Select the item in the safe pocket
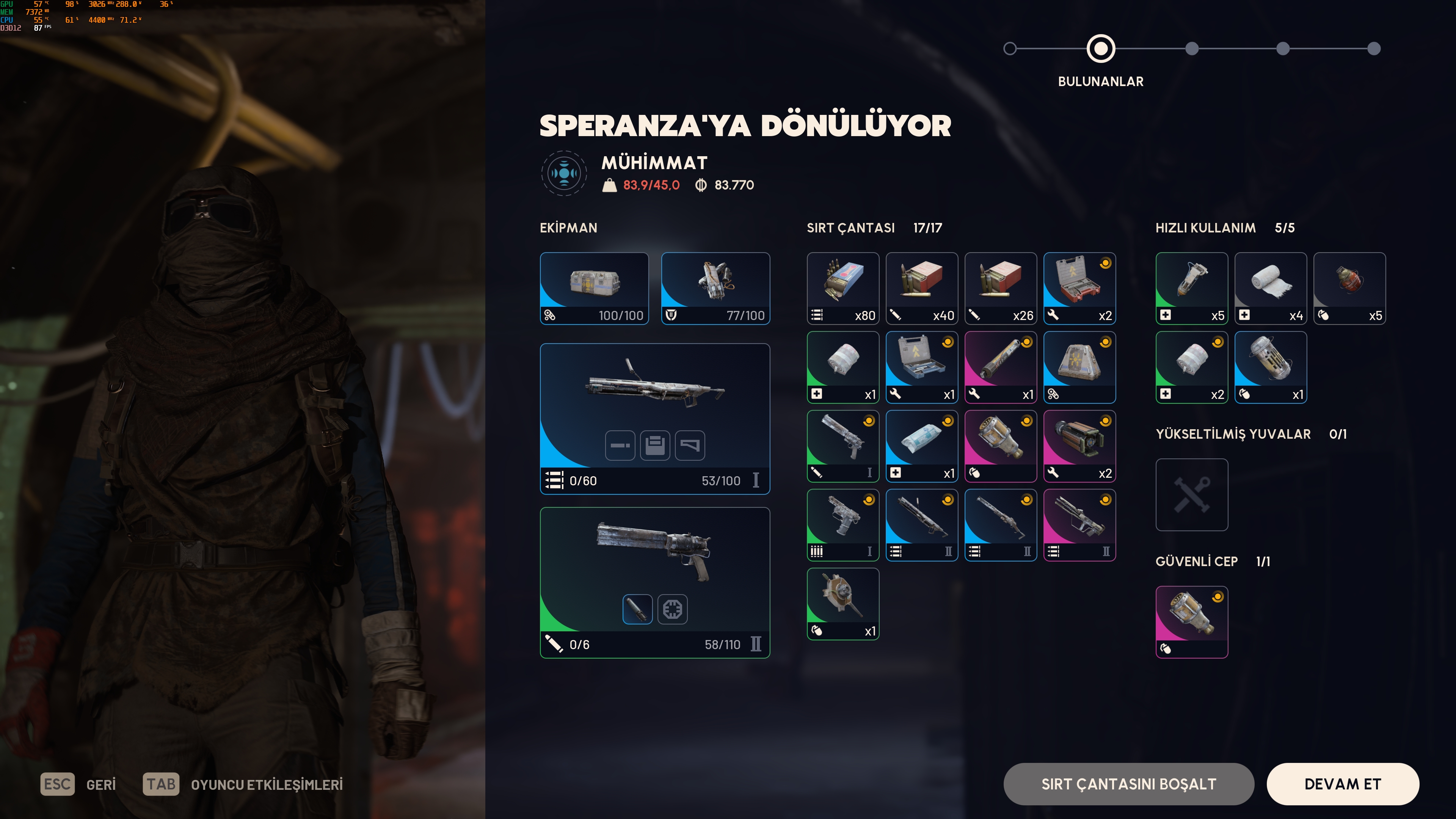Screen dimensions: 1456x819 (x=1191, y=622)
